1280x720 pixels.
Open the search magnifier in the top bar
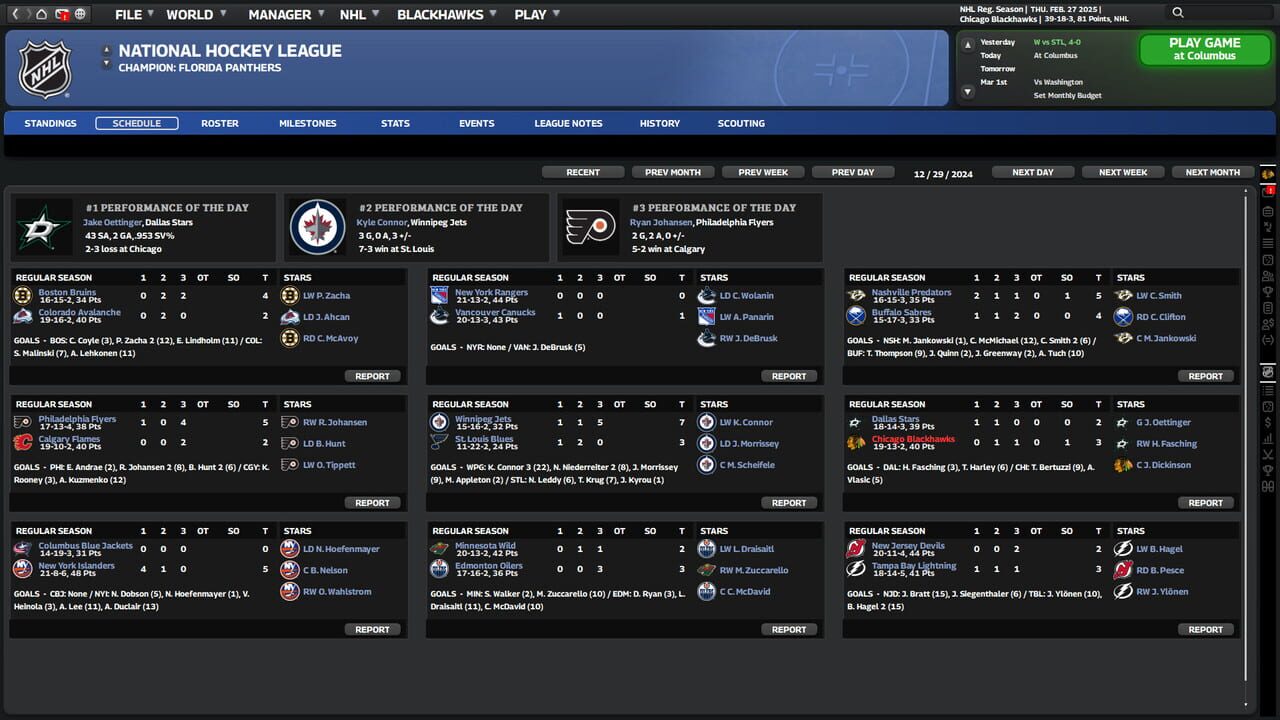(1178, 13)
